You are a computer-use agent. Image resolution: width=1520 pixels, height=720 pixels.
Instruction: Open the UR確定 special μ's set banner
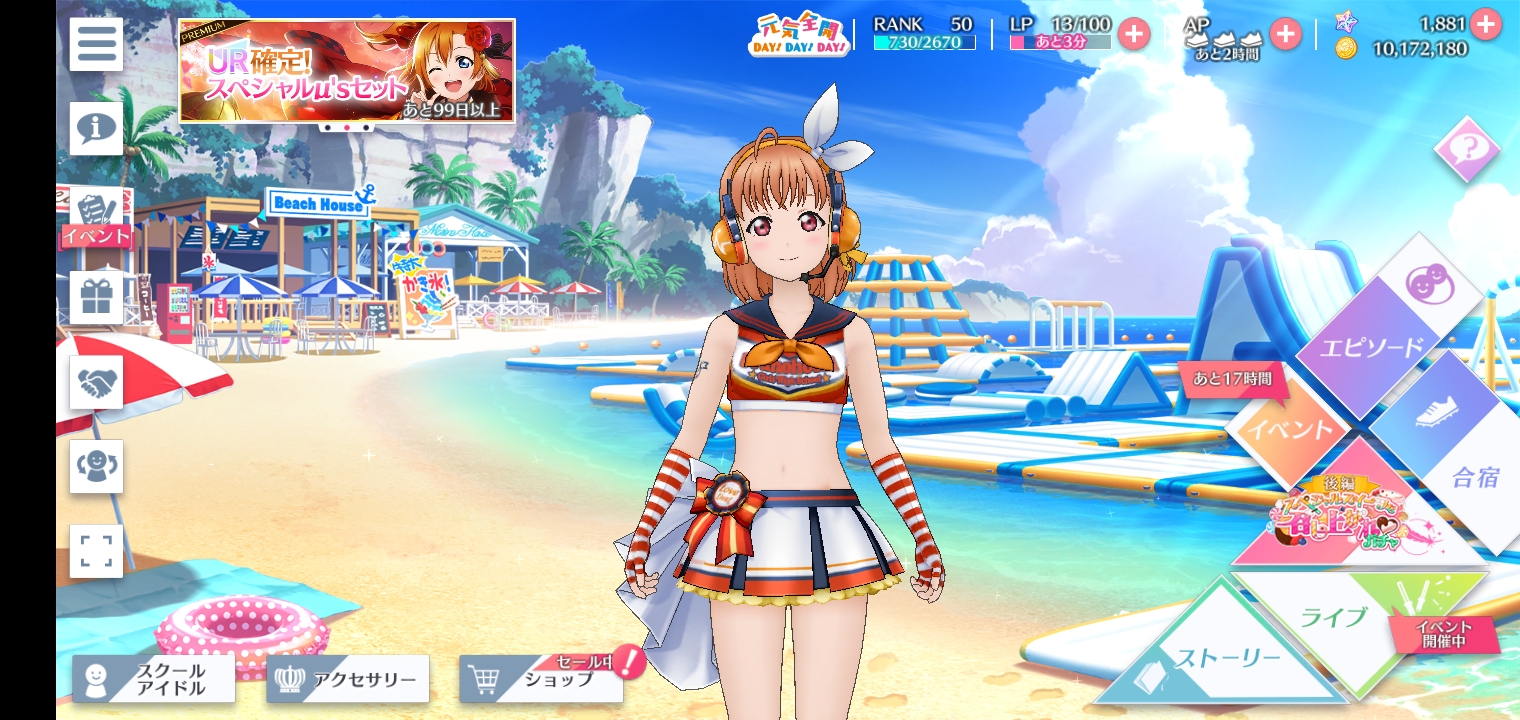pyautogui.click(x=347, y=71)
